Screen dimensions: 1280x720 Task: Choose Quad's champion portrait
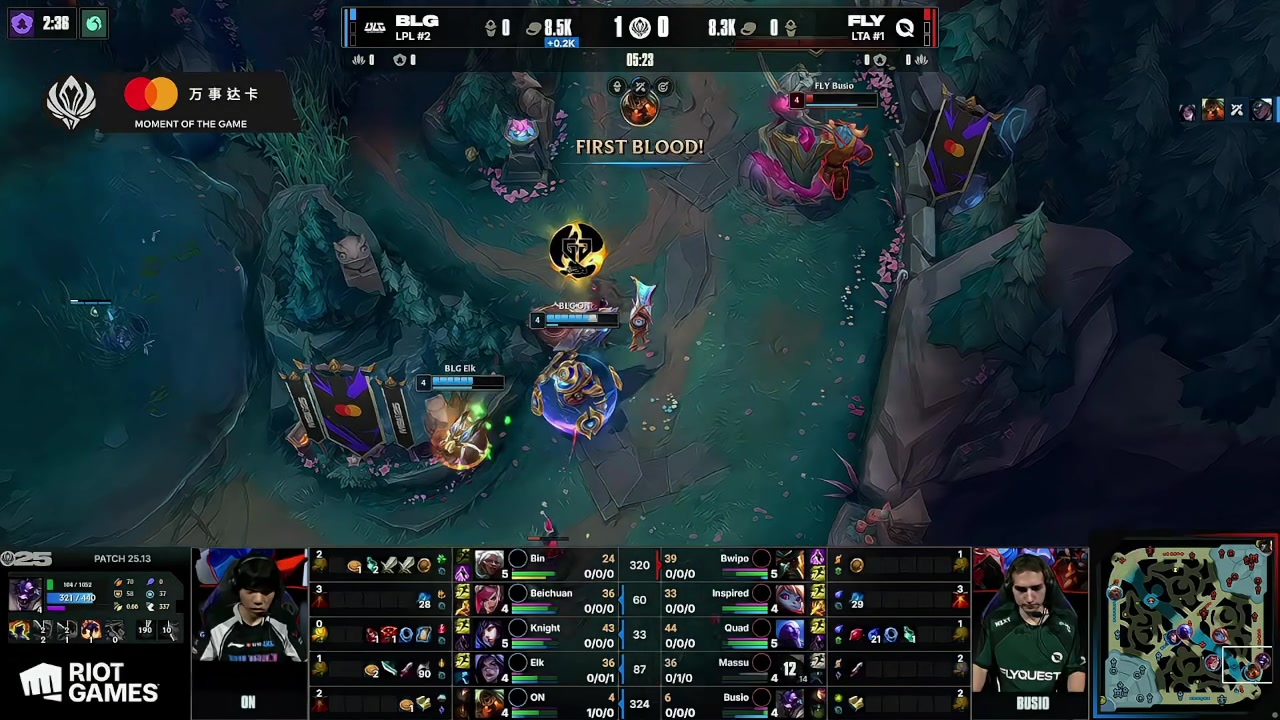coord(789,634)
